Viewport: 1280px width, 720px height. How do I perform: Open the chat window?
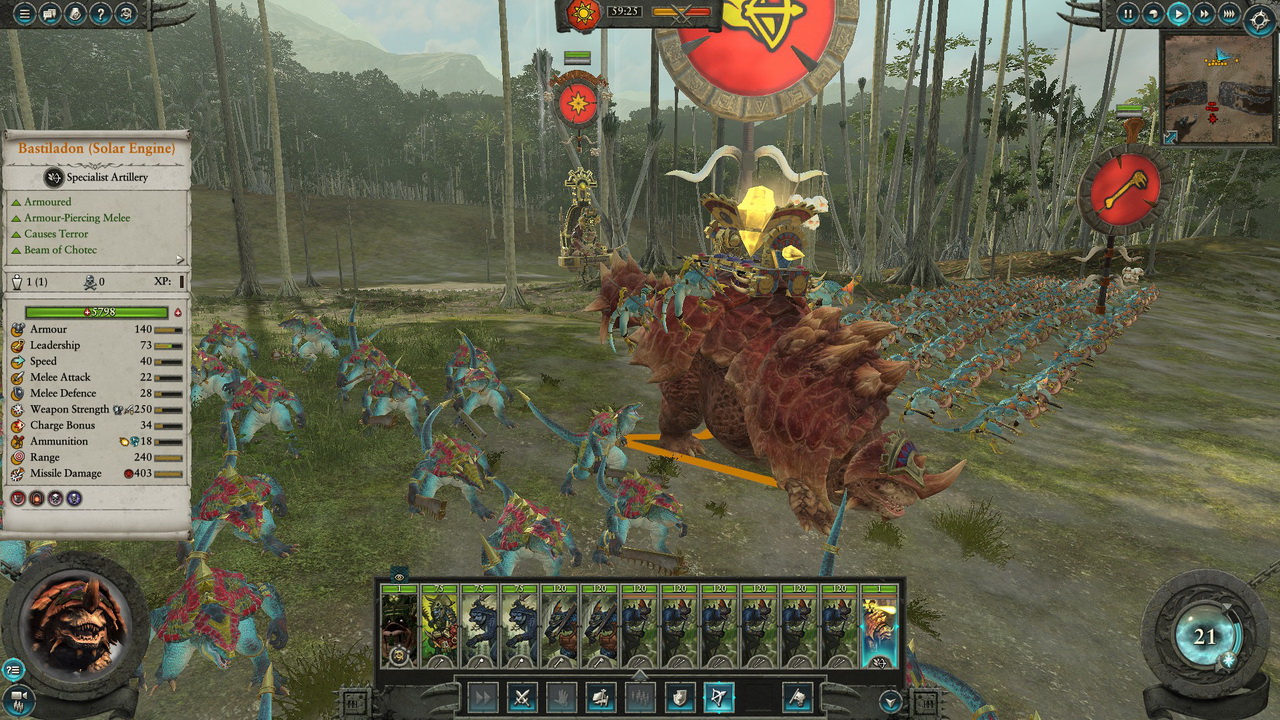pyautogui.click(x=48, y=14)
